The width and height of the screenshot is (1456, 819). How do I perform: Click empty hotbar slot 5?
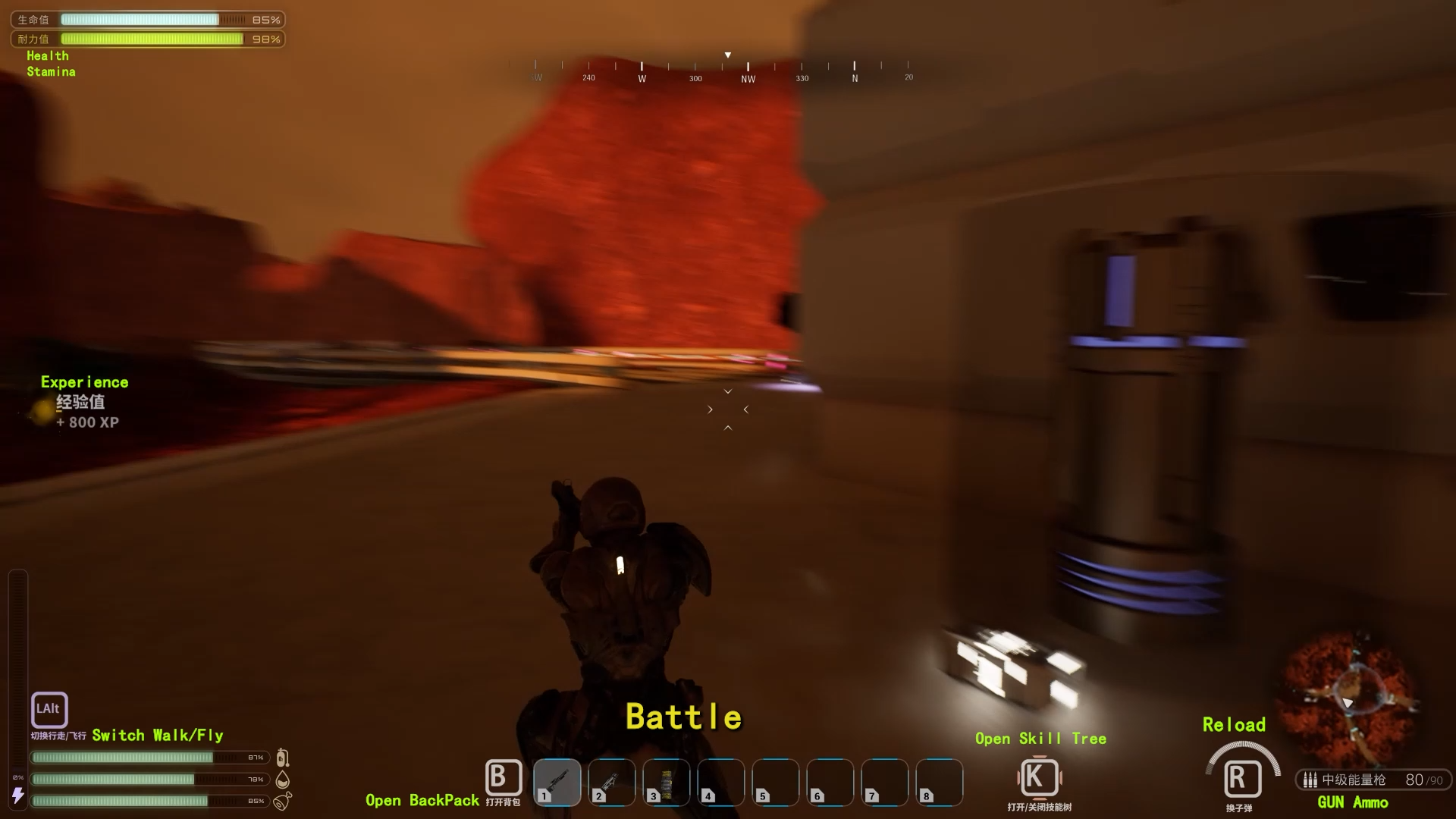tap(774, 783)
